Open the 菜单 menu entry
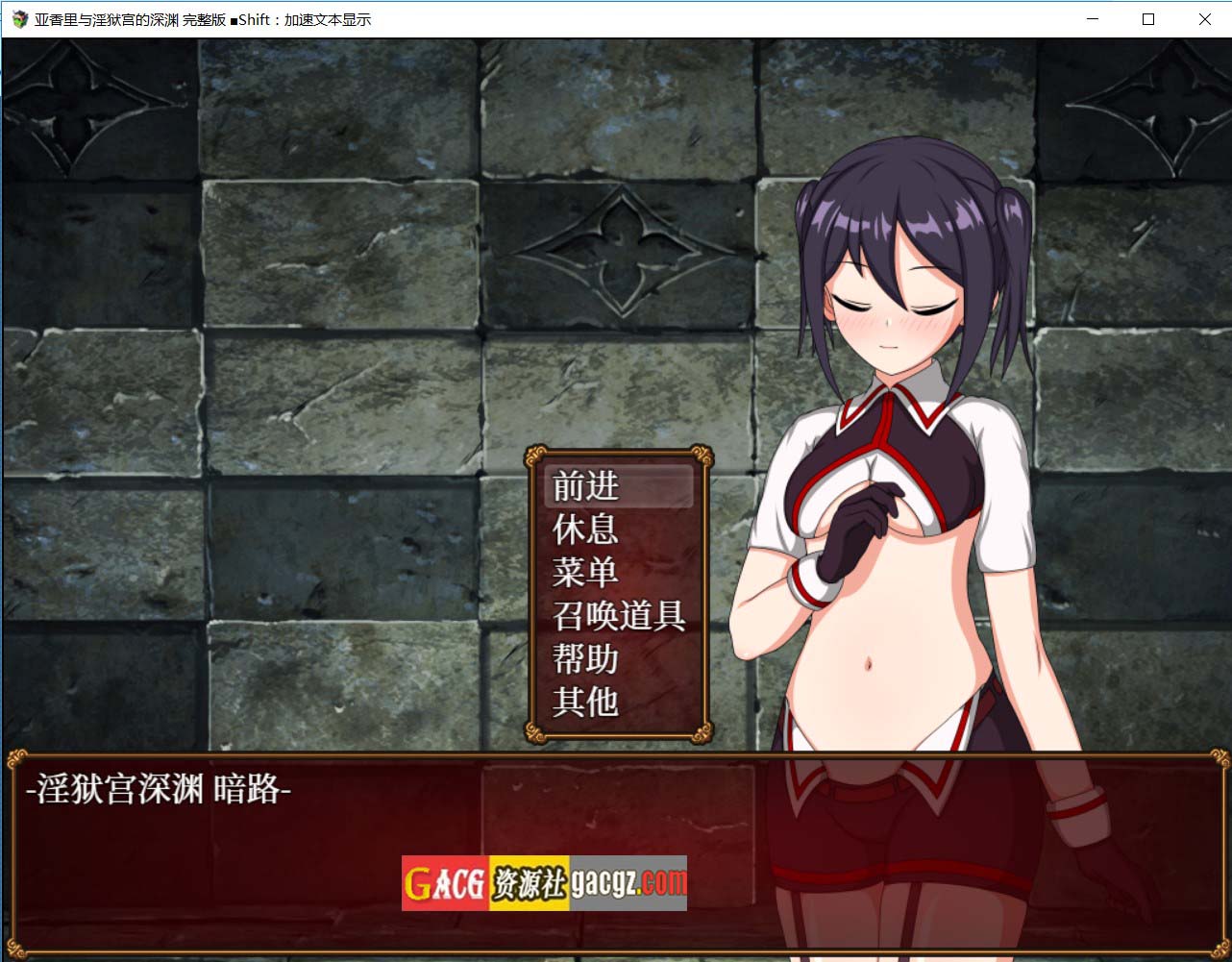This screenshot has width=1232, height=962. (x=618, y=573)
